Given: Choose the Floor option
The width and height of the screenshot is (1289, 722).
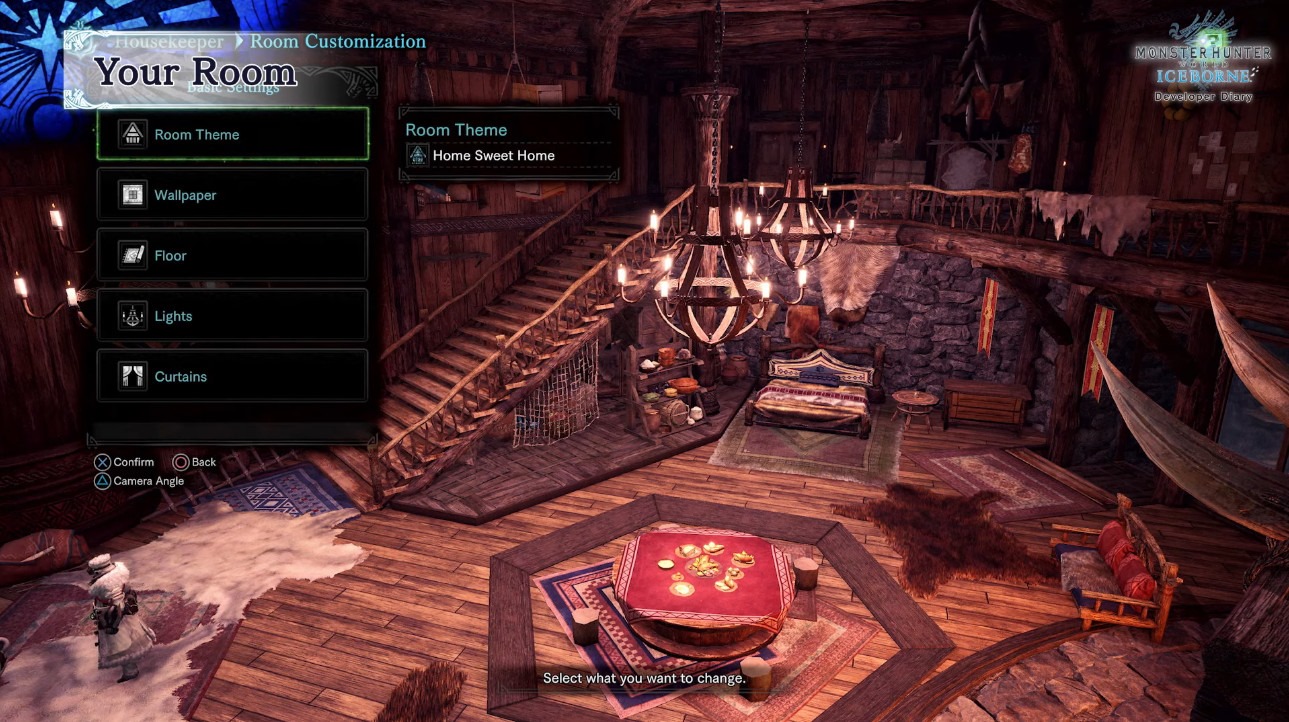Looking at the screenshot, I should (232, 255).
